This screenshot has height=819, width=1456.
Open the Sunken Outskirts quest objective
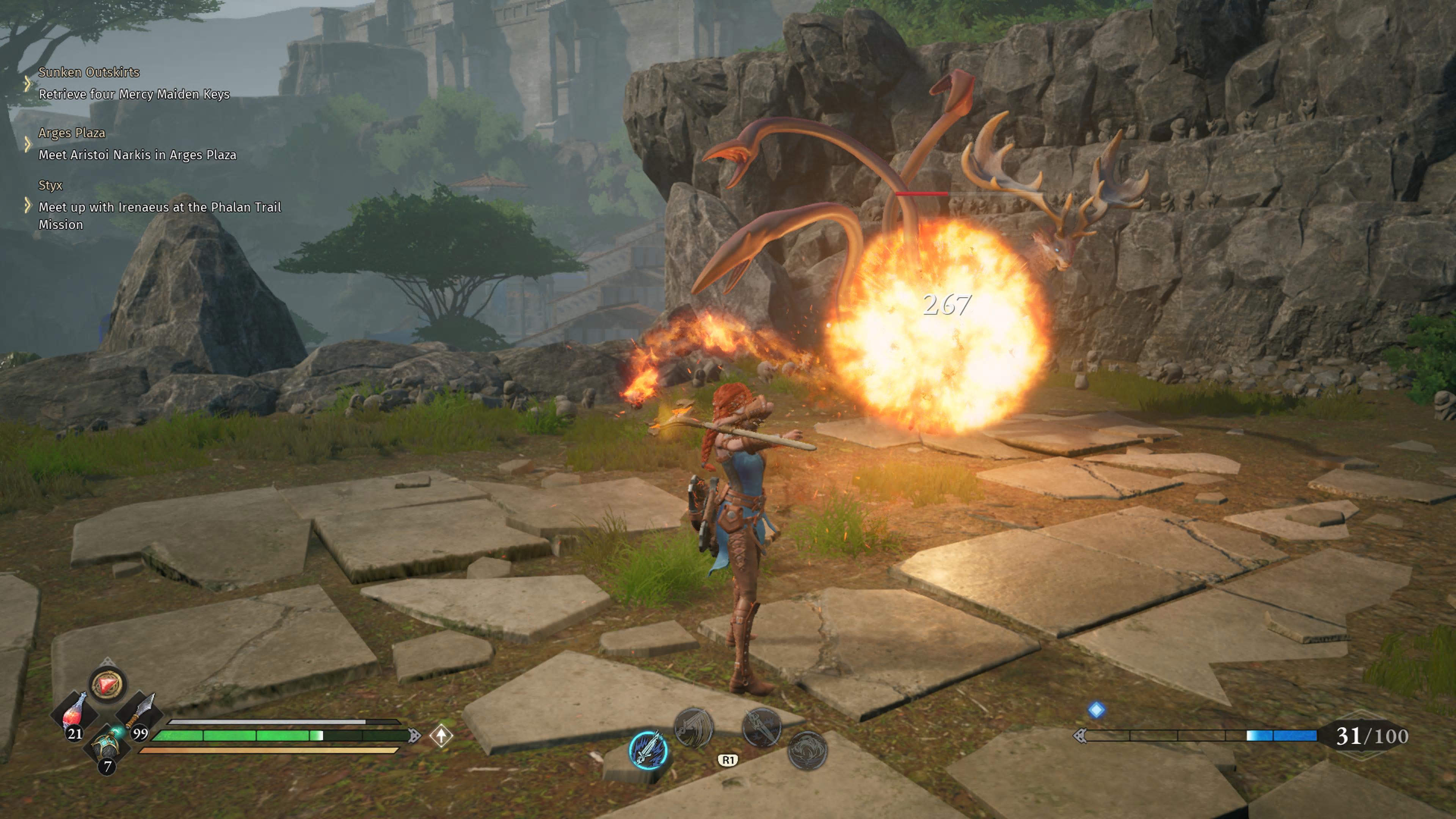134,94
